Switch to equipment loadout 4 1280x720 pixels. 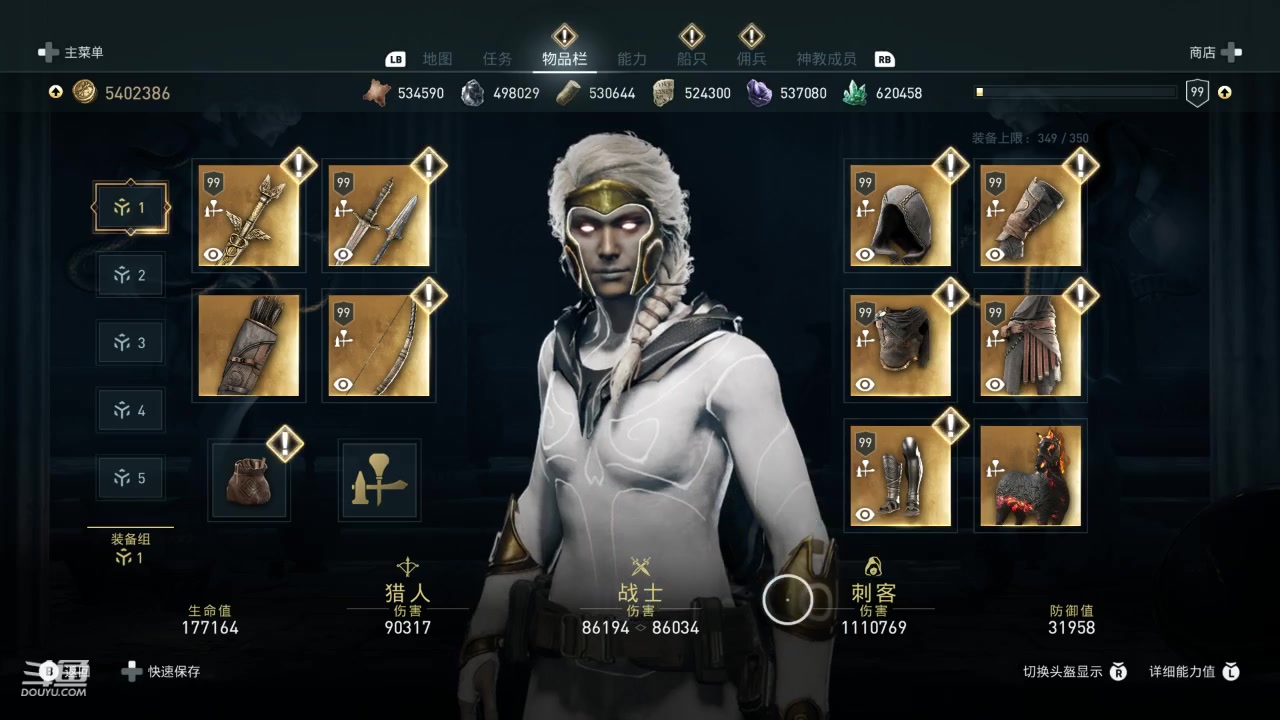pos(130,410)
